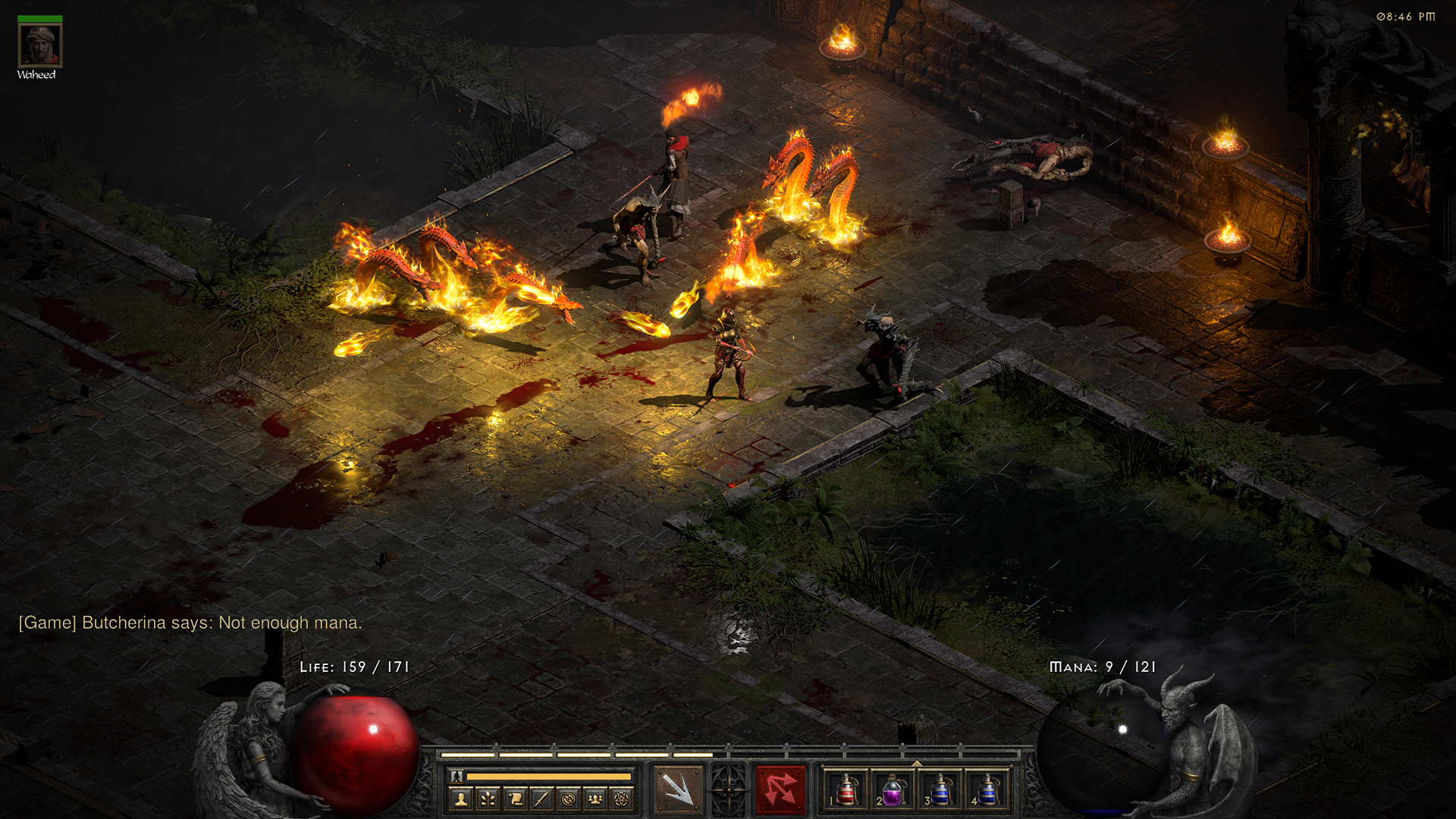This screenshot has width=1456, height=819.
Task: Open the character screen button
Action: point(461,799)
